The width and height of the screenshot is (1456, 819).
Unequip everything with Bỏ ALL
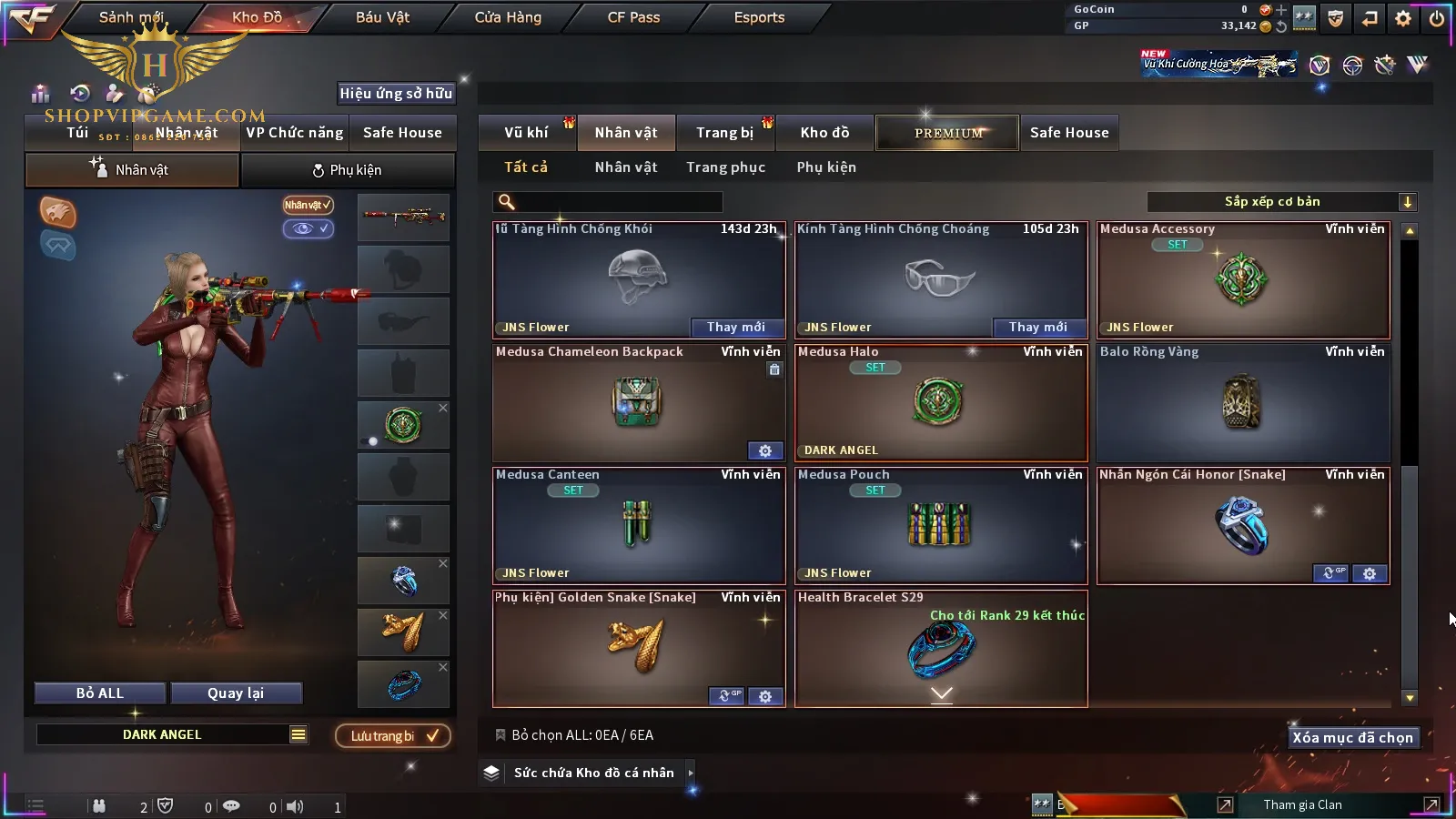[x=99, y=693]
